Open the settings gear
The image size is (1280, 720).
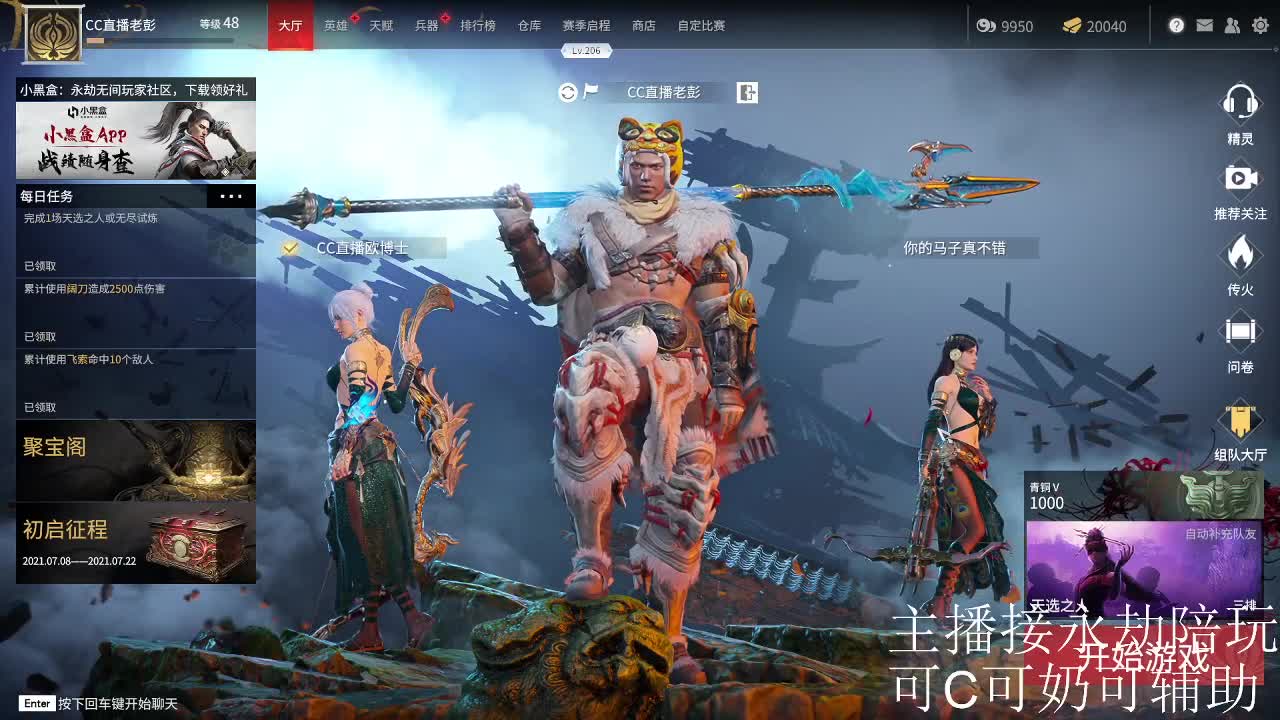click(1260, 25)
